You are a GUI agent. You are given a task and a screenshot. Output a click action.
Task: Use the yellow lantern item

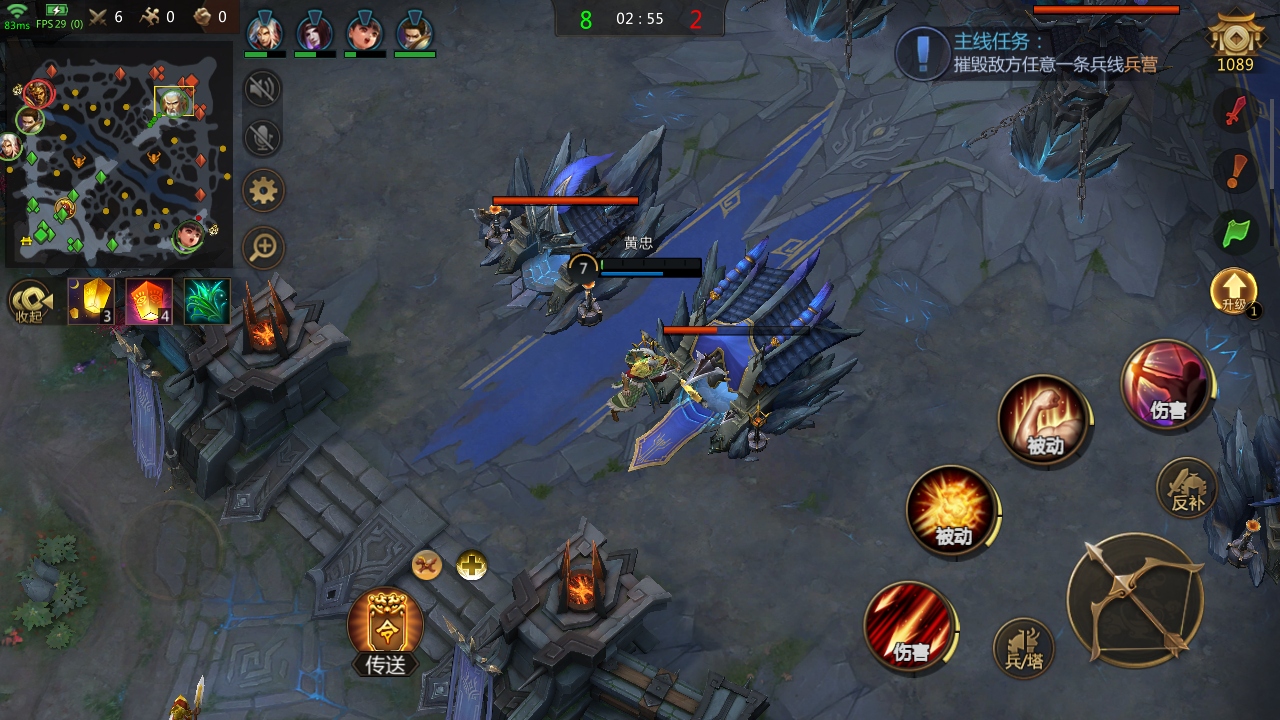point(91,301)
